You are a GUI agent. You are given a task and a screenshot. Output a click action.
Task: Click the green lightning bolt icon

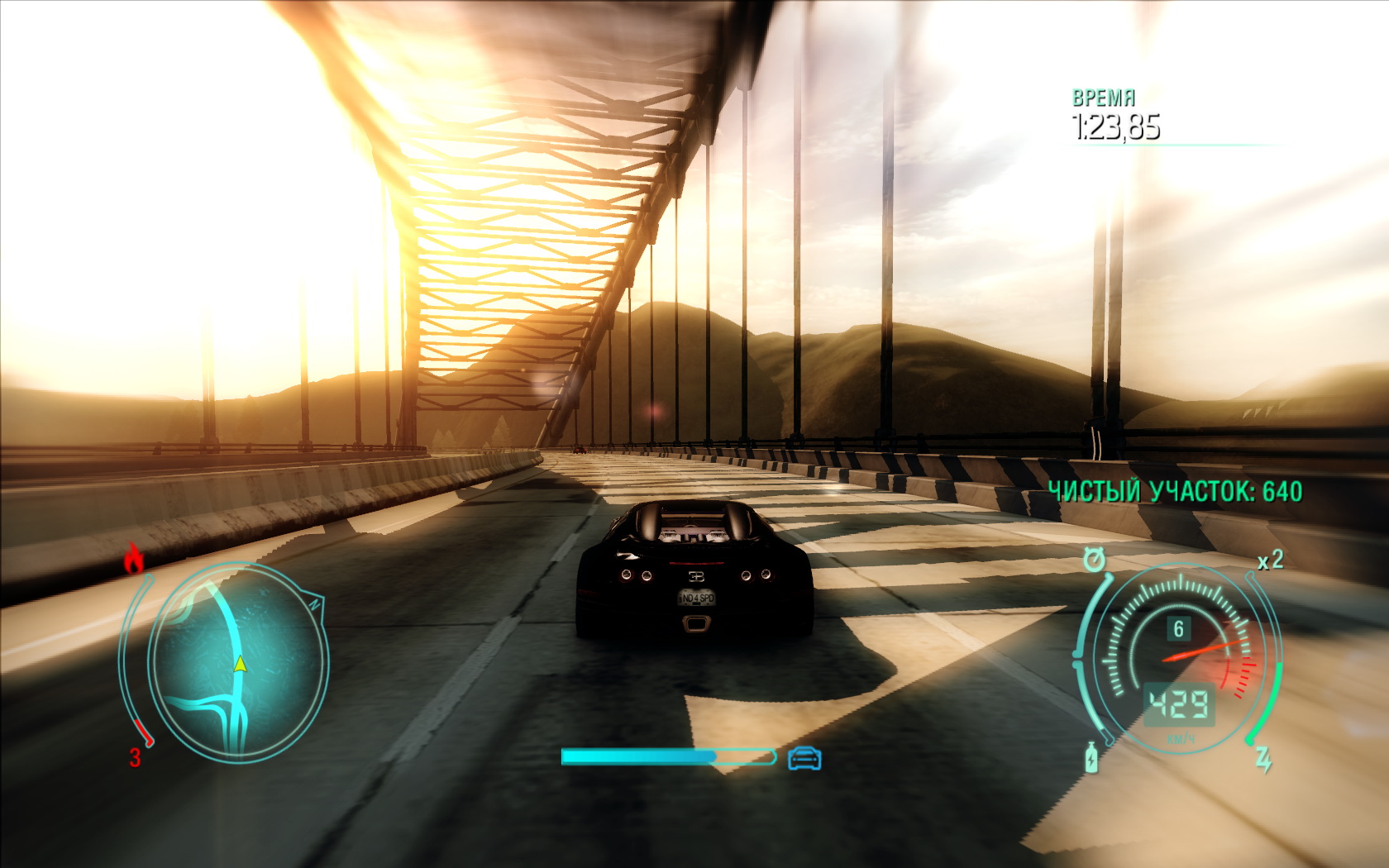[x=1263, y=758]
